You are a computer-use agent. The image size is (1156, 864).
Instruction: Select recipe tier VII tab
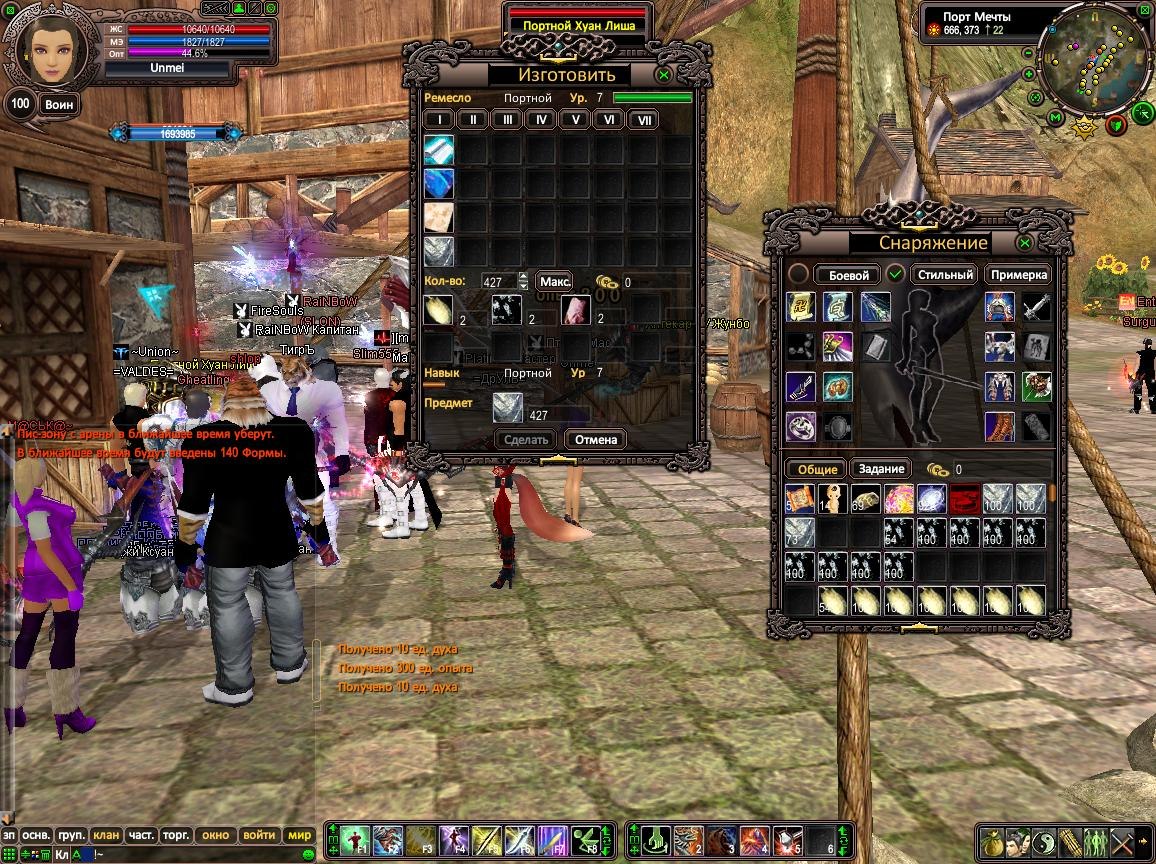644,120
